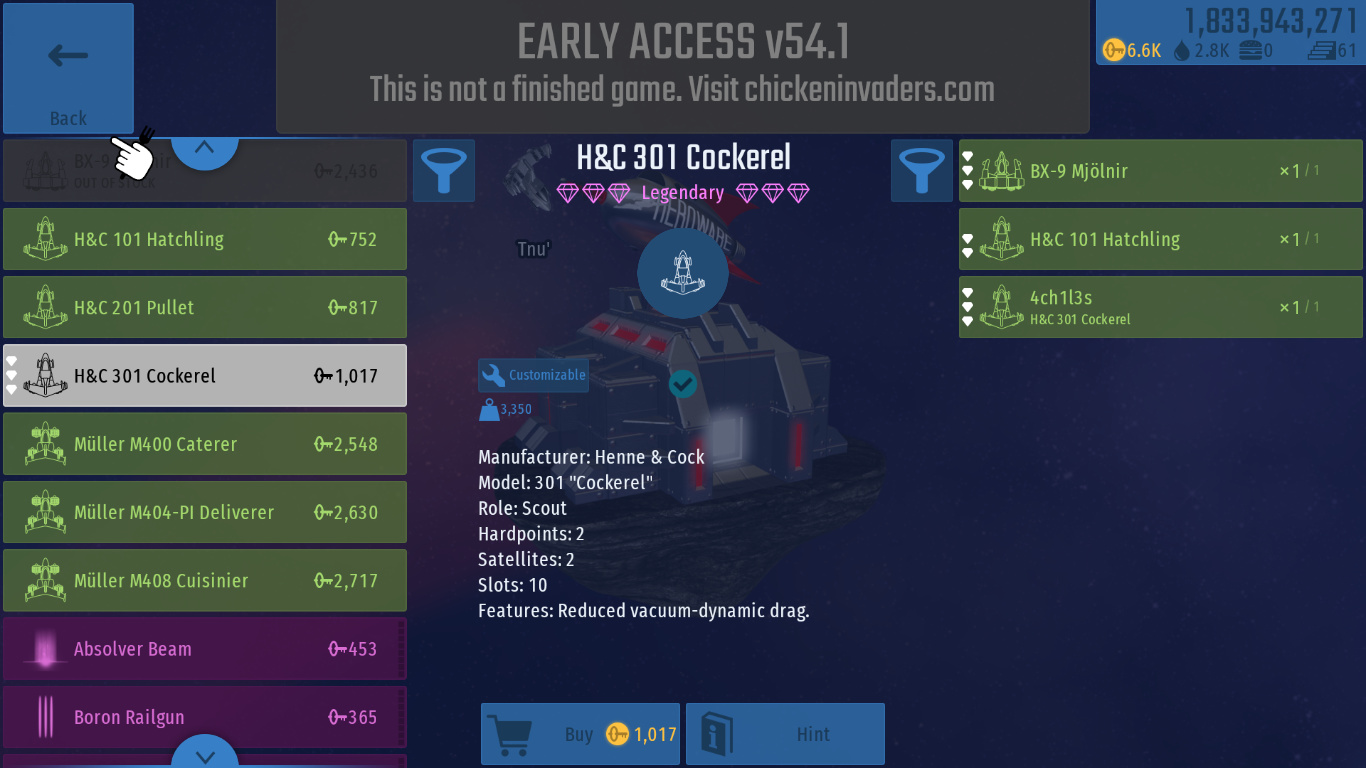1366x768 pixels.
Task: Select the Müller M408 Cuisinier listing
Action: coord(205,580)
